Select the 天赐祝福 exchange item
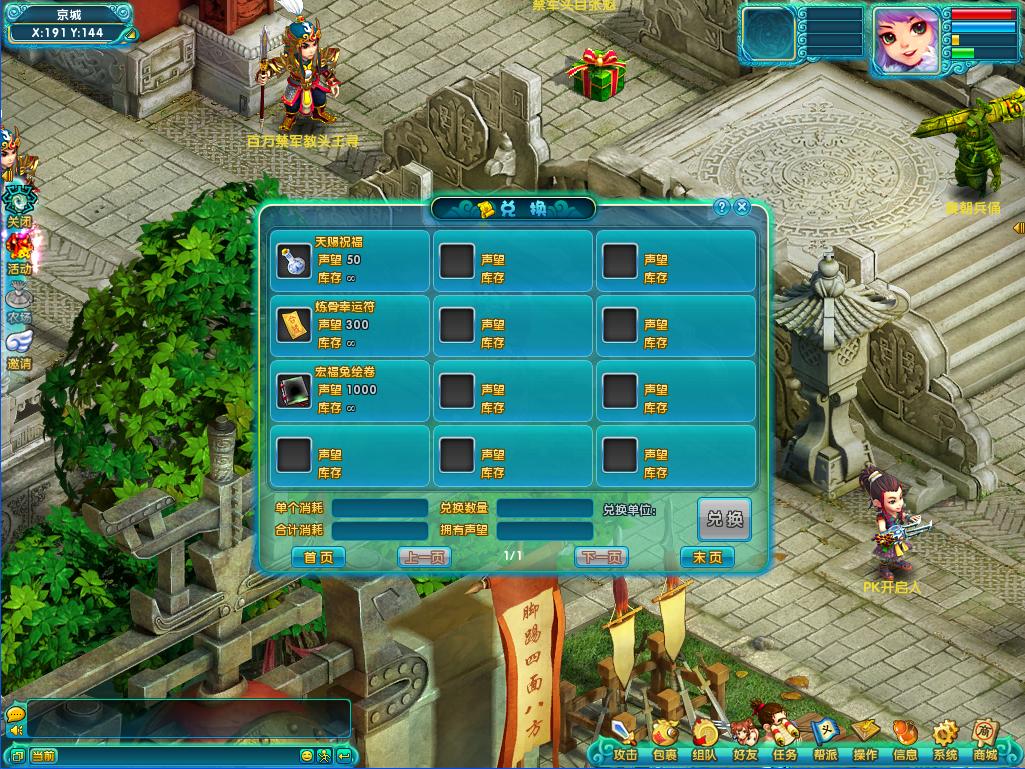The height and width of the screenshot is (769, 1025). (294, 260)
